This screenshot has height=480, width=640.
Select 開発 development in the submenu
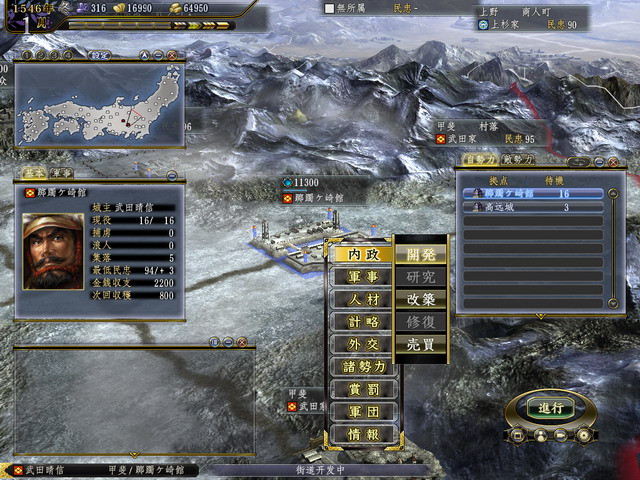point(420,255)
